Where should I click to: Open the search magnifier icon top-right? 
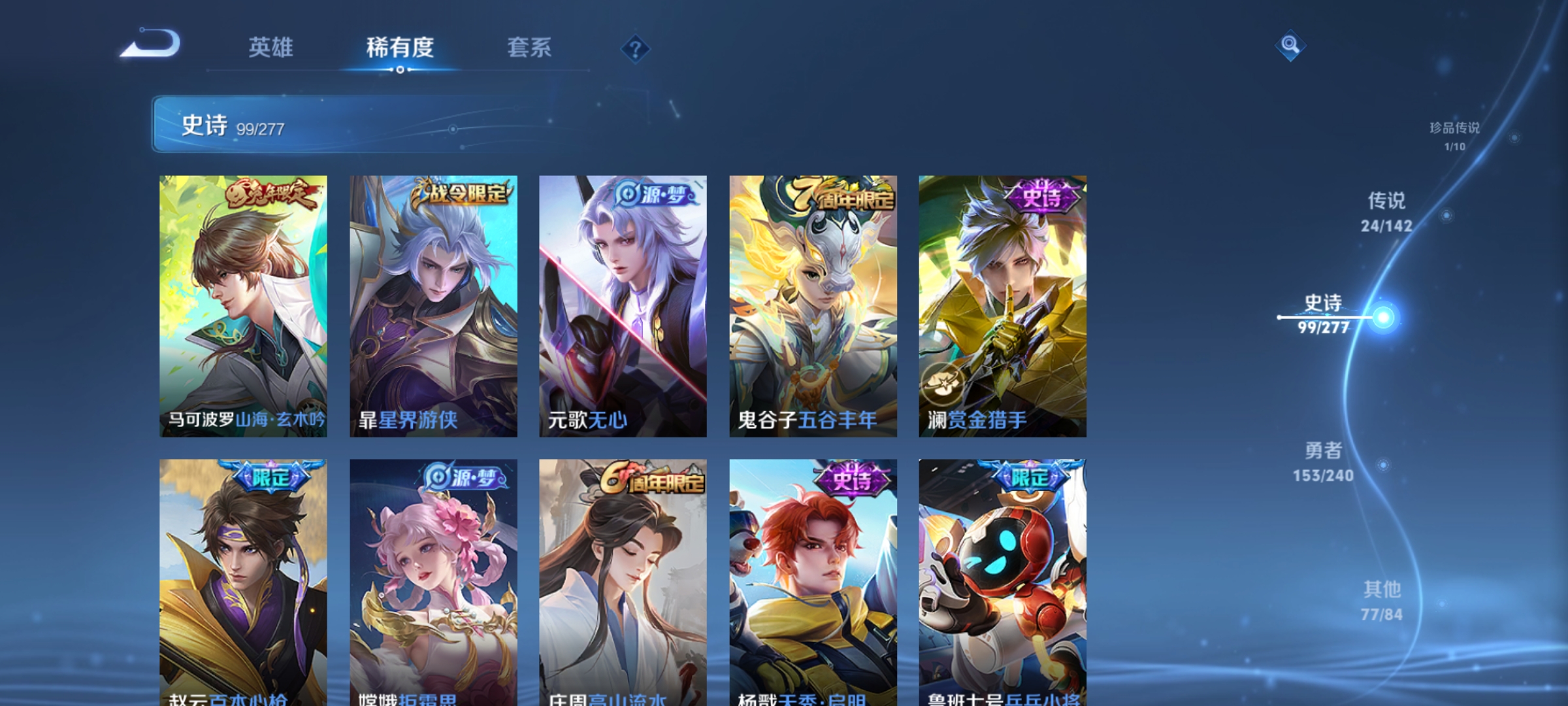1290,46
